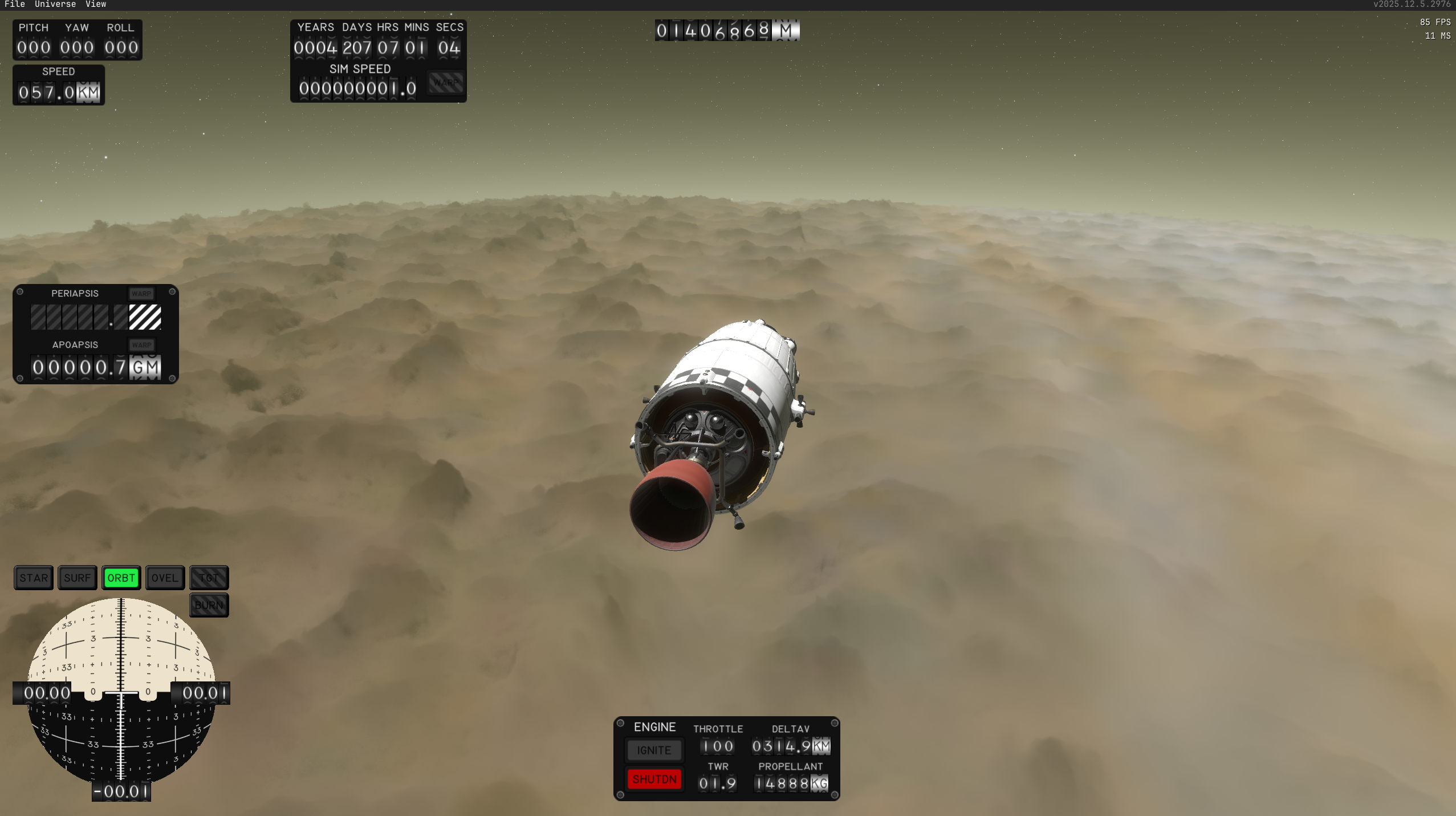Open the Universe menu
The width and height of the screenshot is (1456, 816).
(55, 5)
